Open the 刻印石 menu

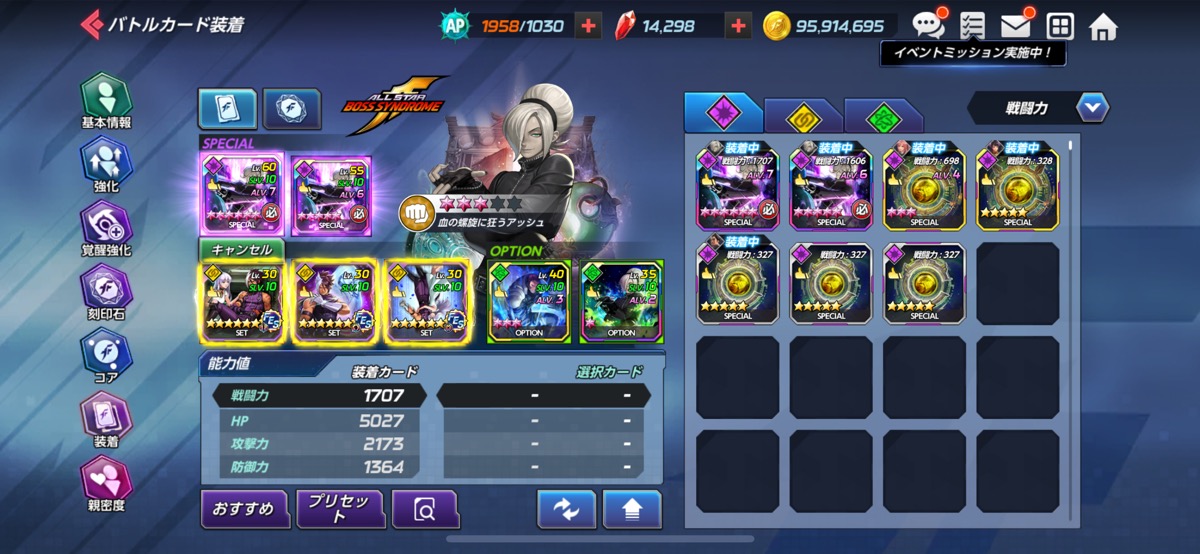point(105,293)
